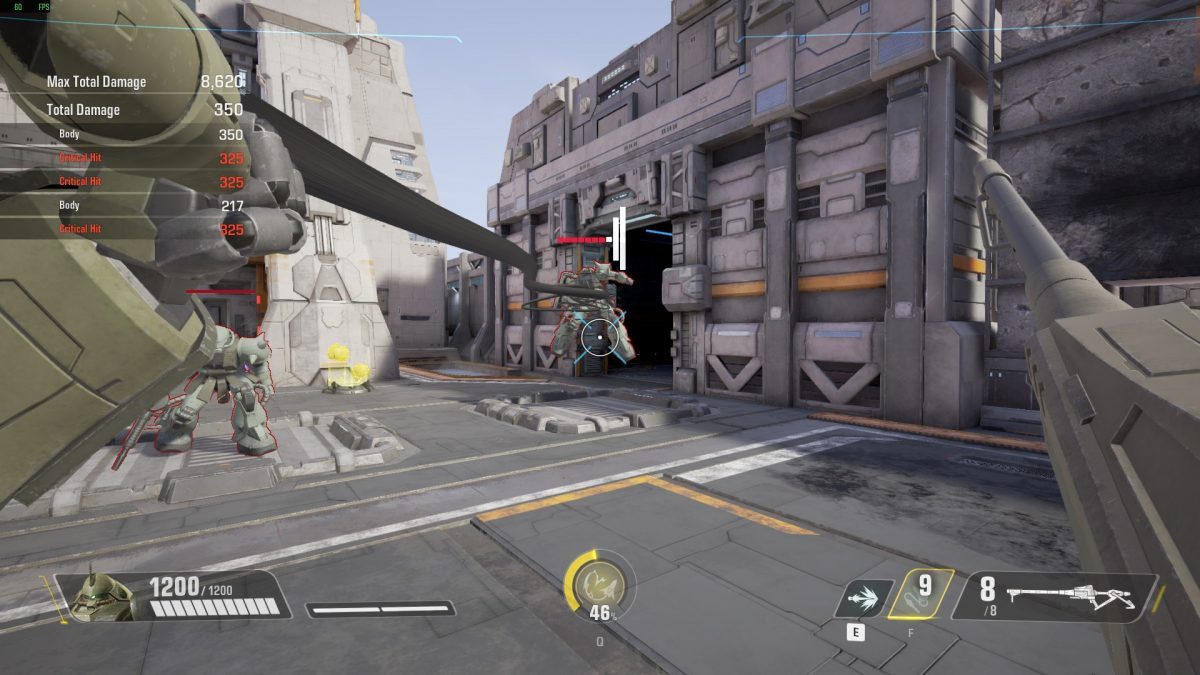Trigger the burst dash skill icon
Viewport: 1200px width, 675px height.
click(x=862, y=598)
